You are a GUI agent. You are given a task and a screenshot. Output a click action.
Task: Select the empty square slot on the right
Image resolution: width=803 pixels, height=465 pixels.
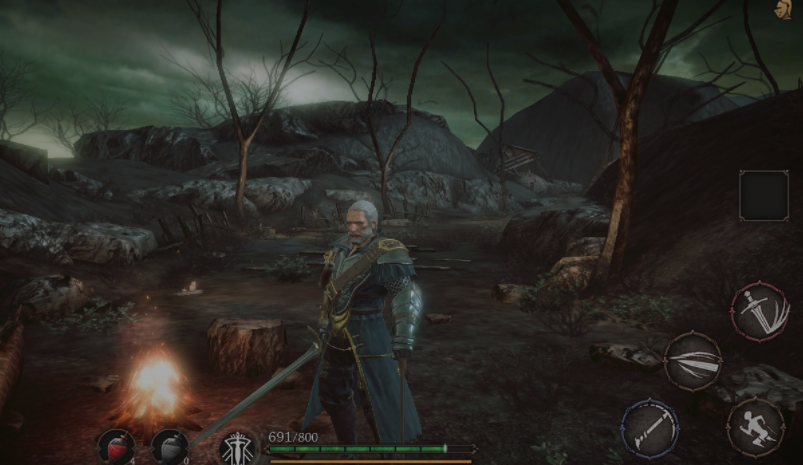coord(764,195)
